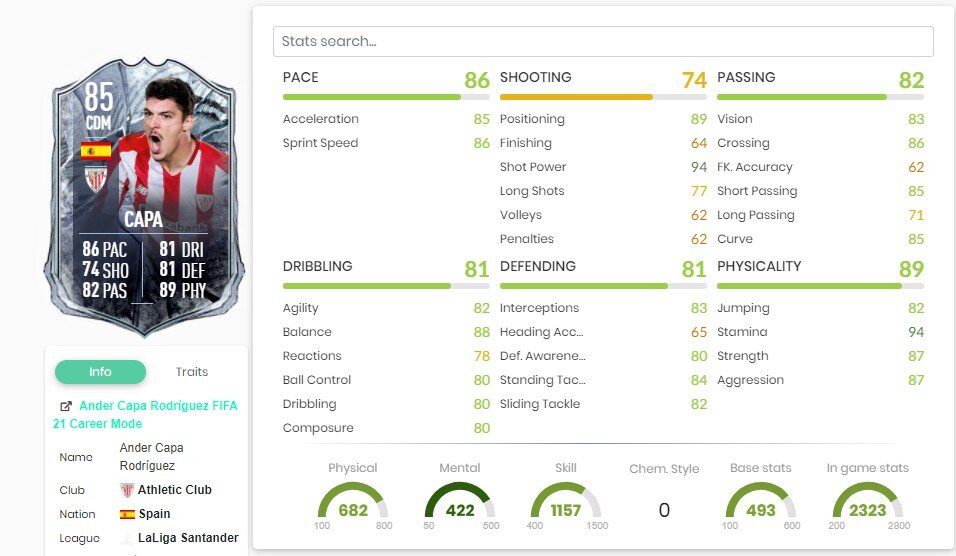Screen dimensions: 956x556
Task: Click the Stats search input field
Action: coord(602,41)
